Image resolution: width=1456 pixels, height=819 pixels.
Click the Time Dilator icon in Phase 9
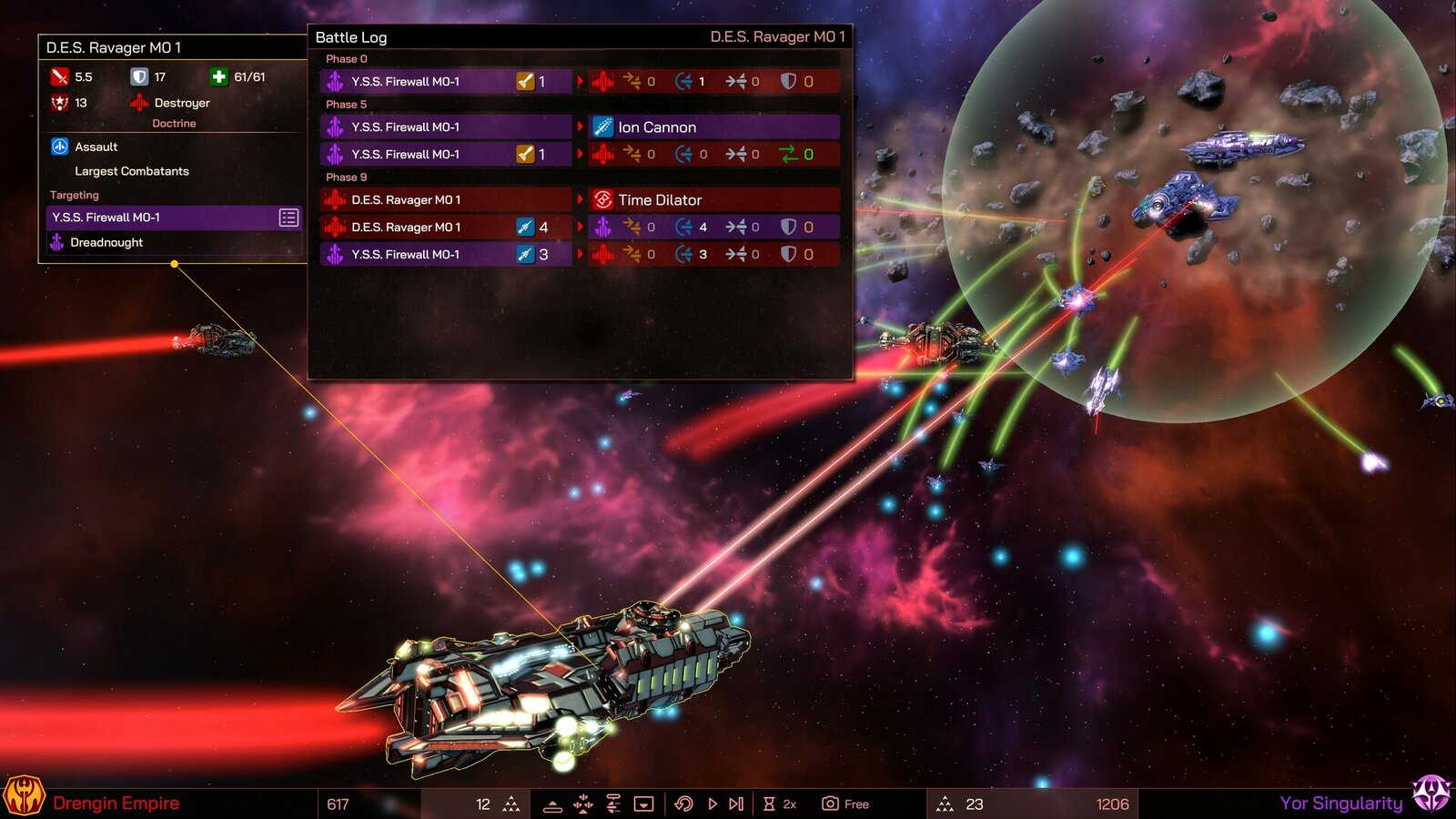tap(602, 199)
